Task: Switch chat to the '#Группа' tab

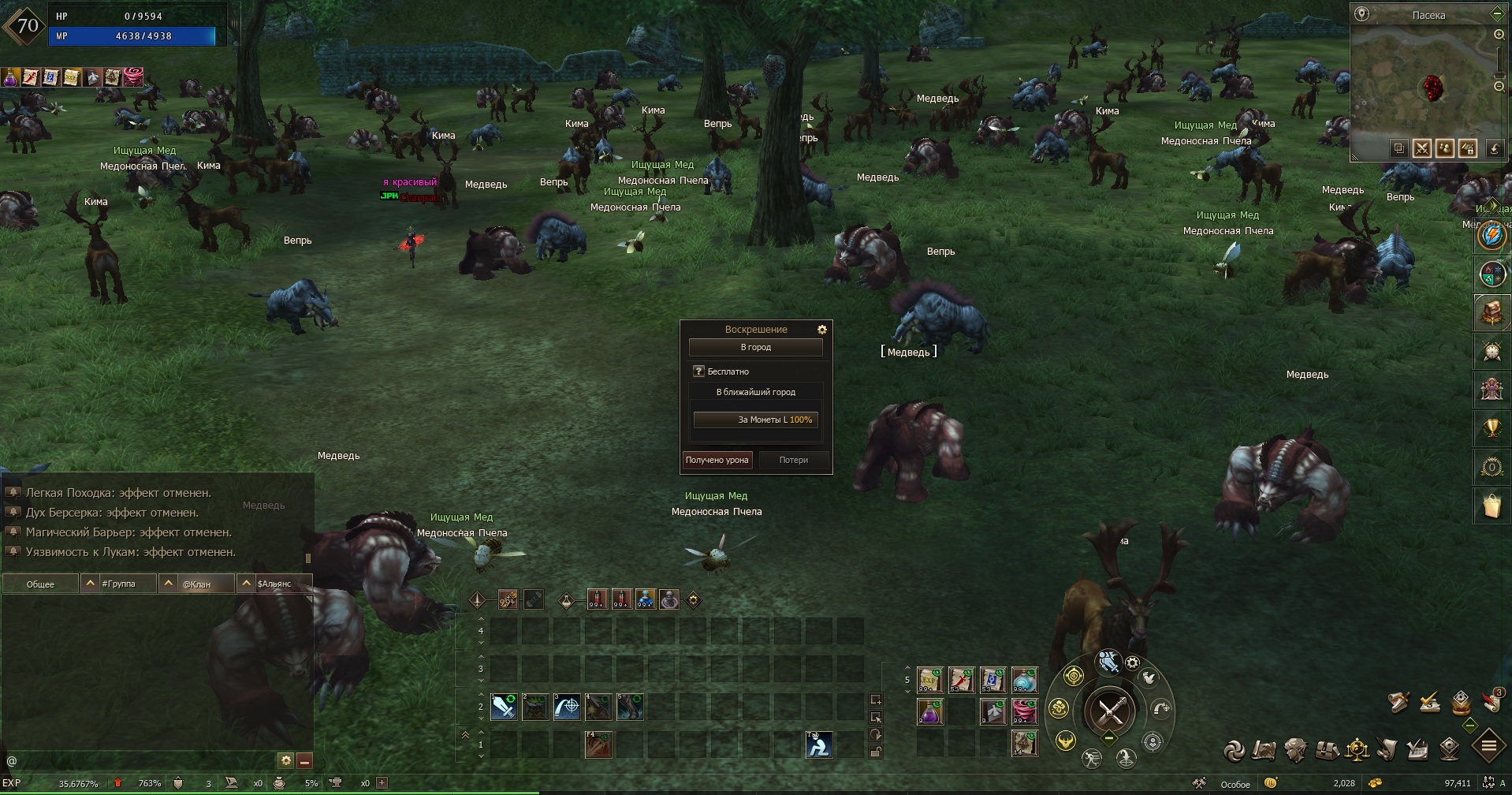Action: (x=118, y=584)
